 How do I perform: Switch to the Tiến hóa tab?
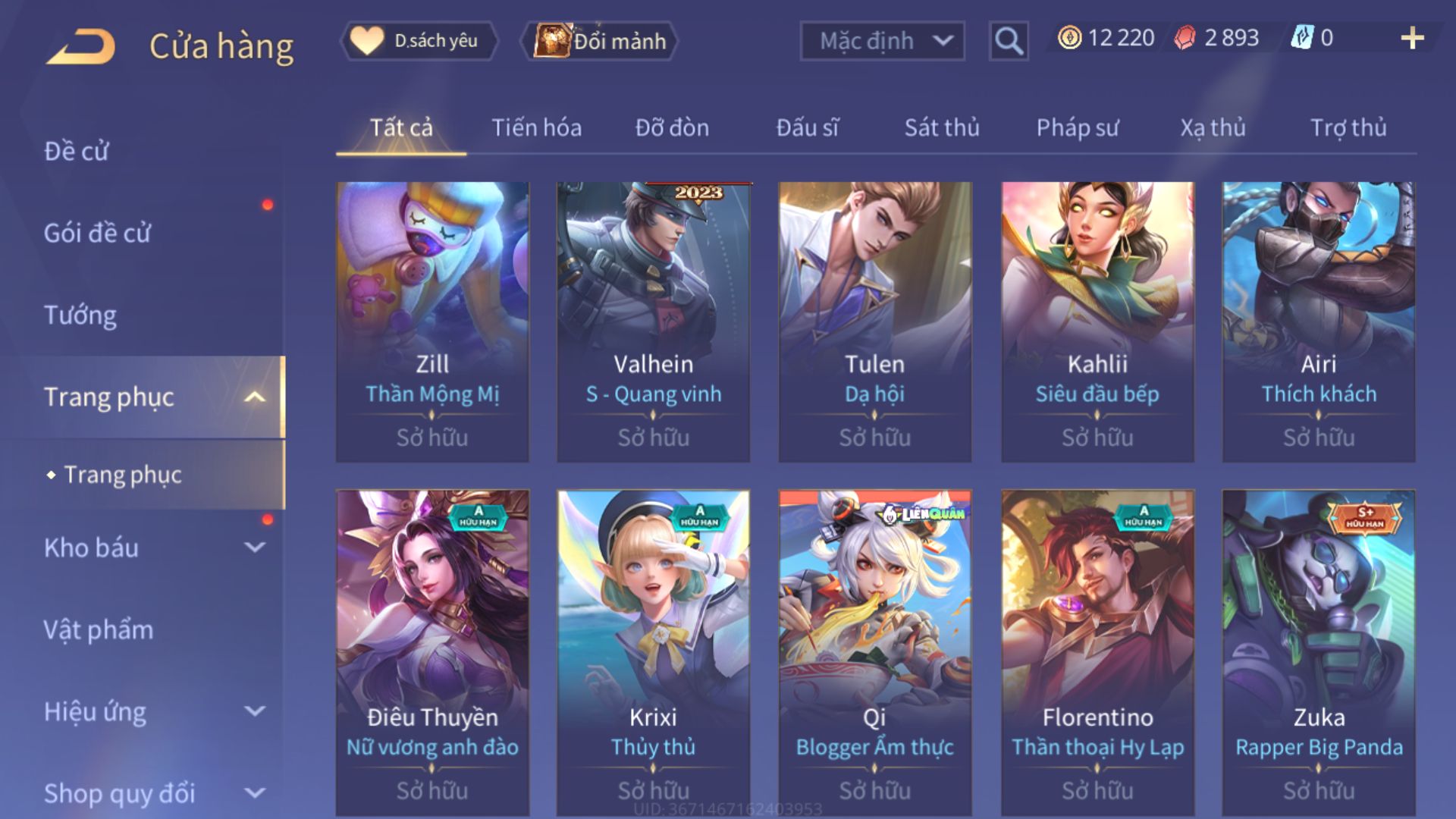(x=536, y=127)
